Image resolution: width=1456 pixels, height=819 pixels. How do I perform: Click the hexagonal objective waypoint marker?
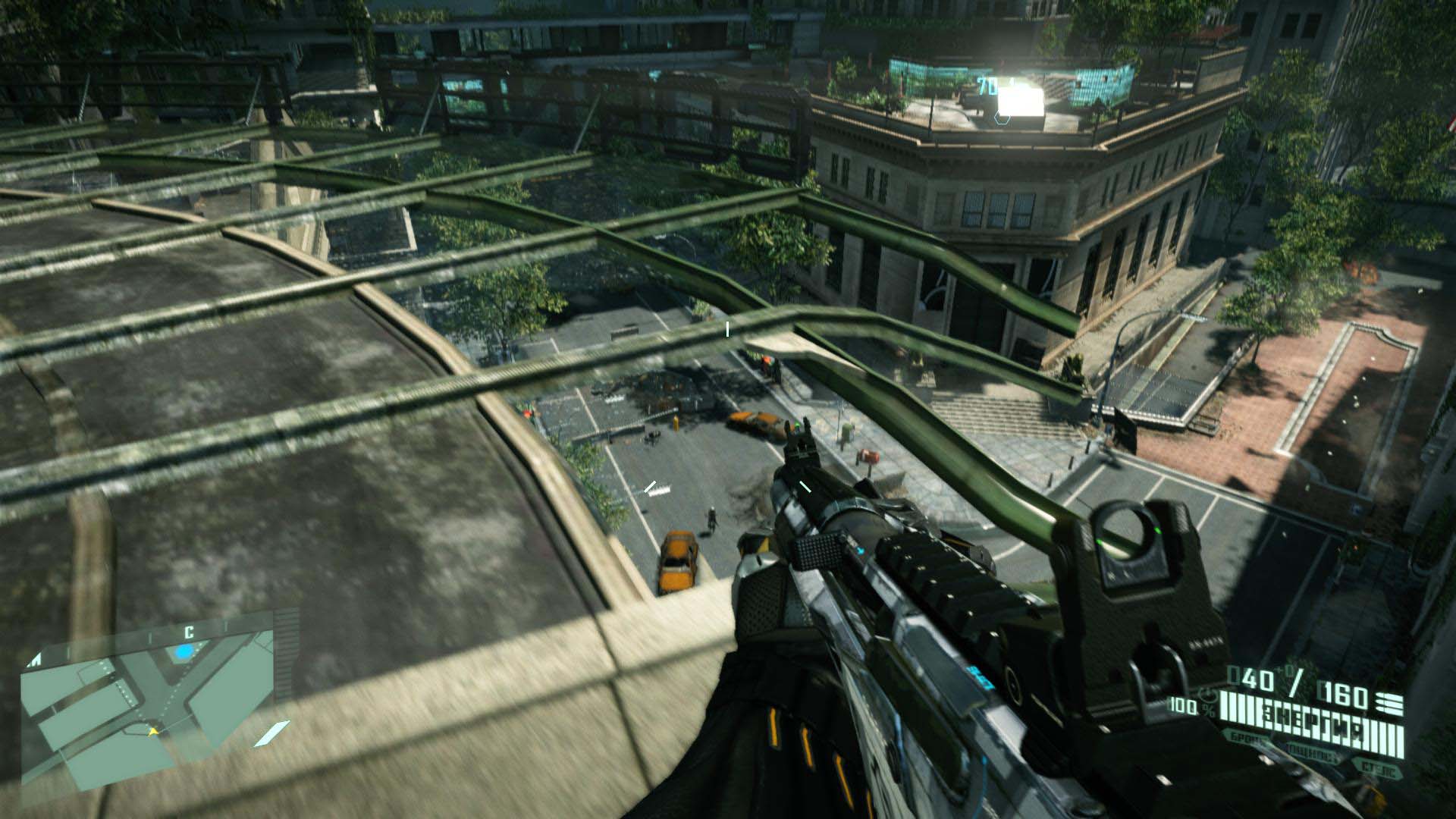pyautogui.click(x=1001, y=118)
